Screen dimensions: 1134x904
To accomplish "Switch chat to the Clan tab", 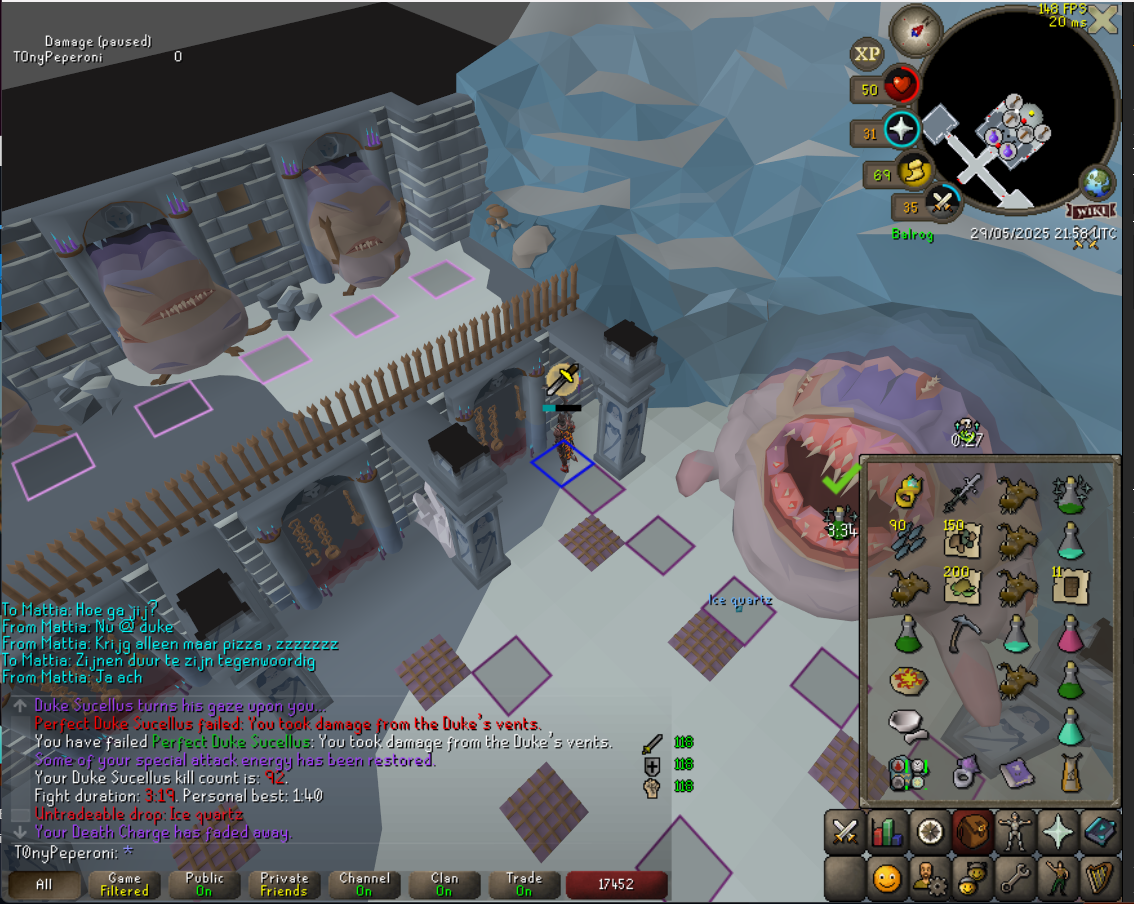I will click(x=444, y=885).
